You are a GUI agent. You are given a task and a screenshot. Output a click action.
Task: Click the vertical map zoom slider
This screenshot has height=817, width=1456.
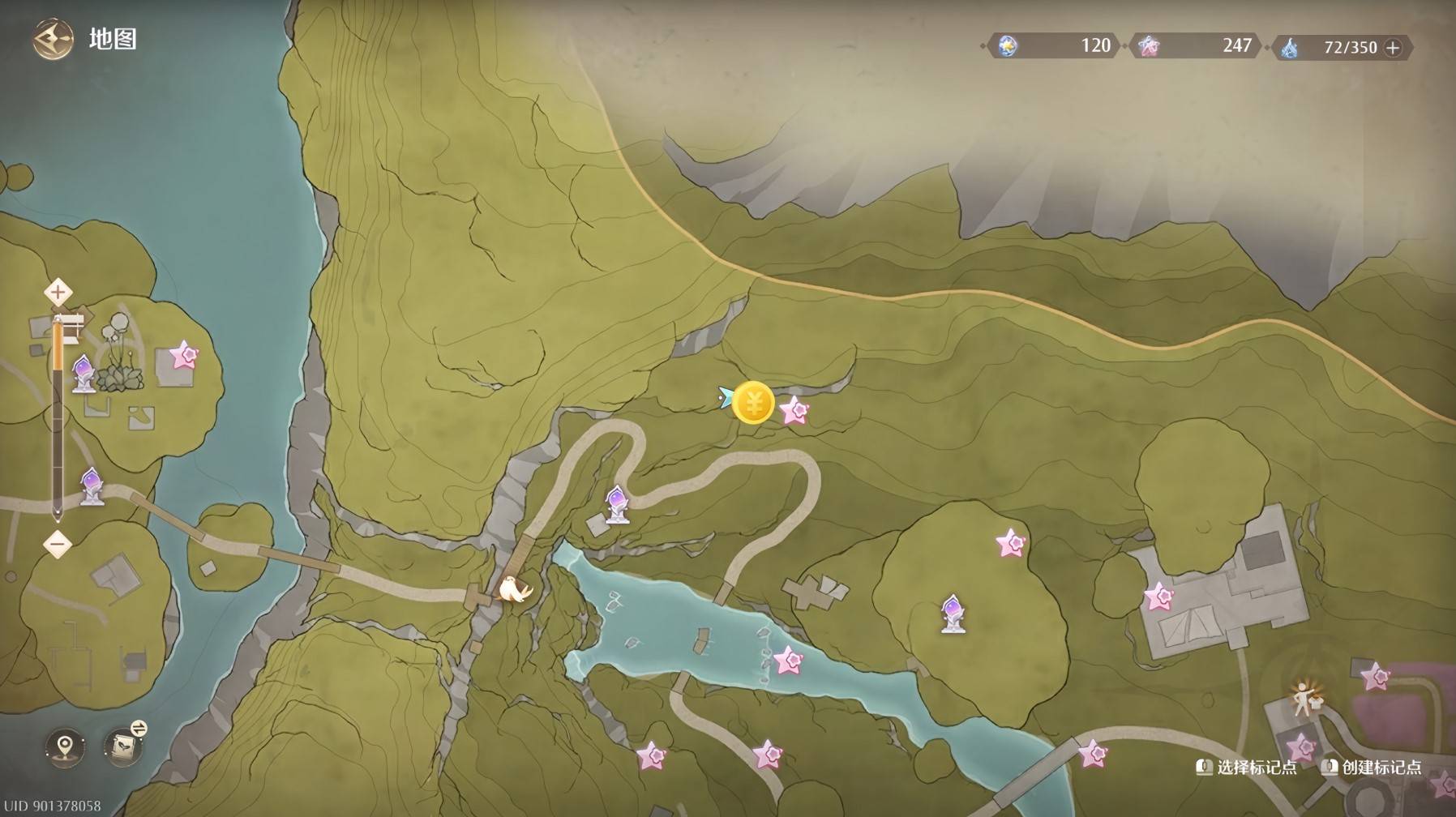click(58, 417)
